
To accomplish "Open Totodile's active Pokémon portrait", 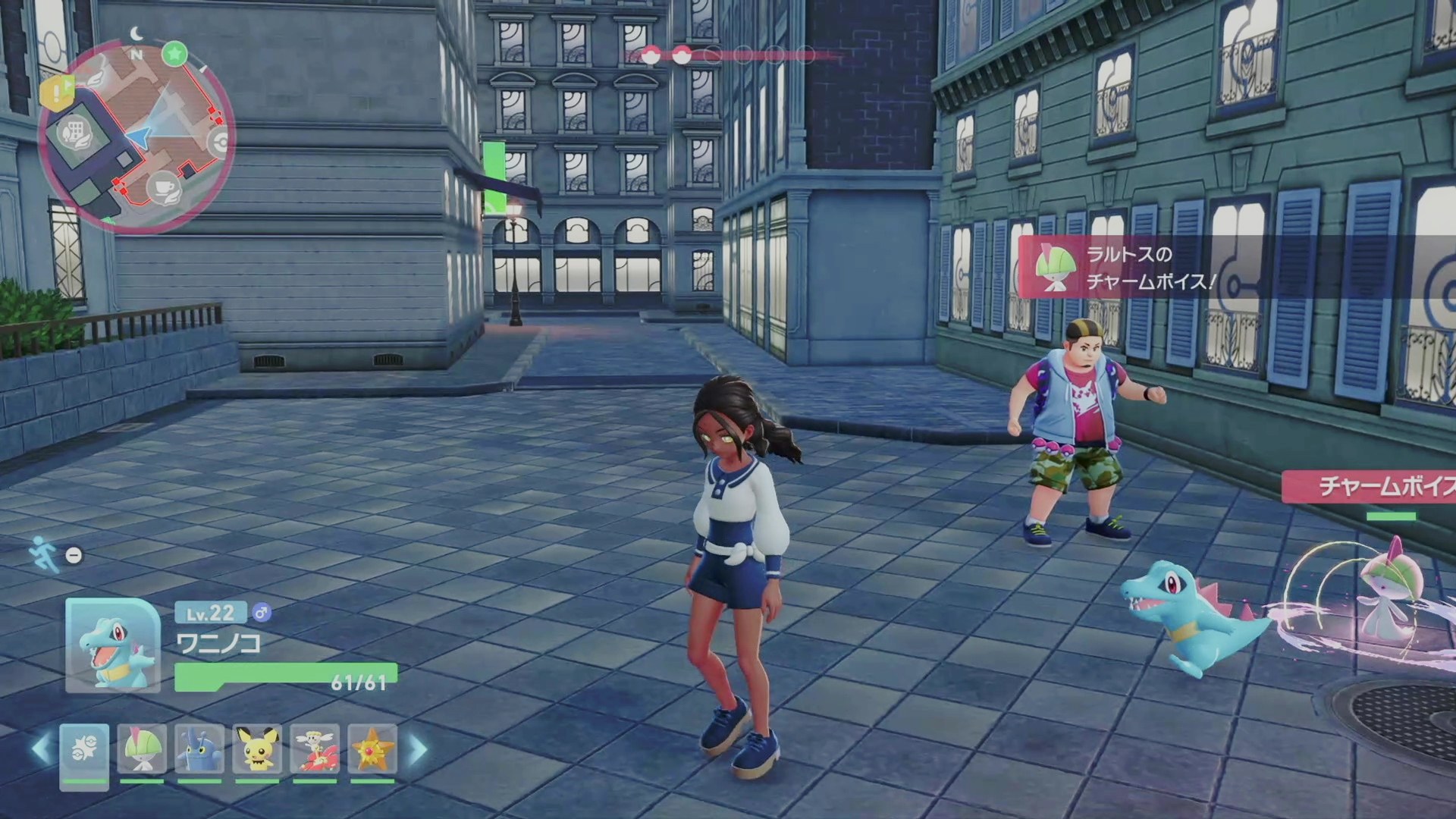I will click(x=113, y=645).
